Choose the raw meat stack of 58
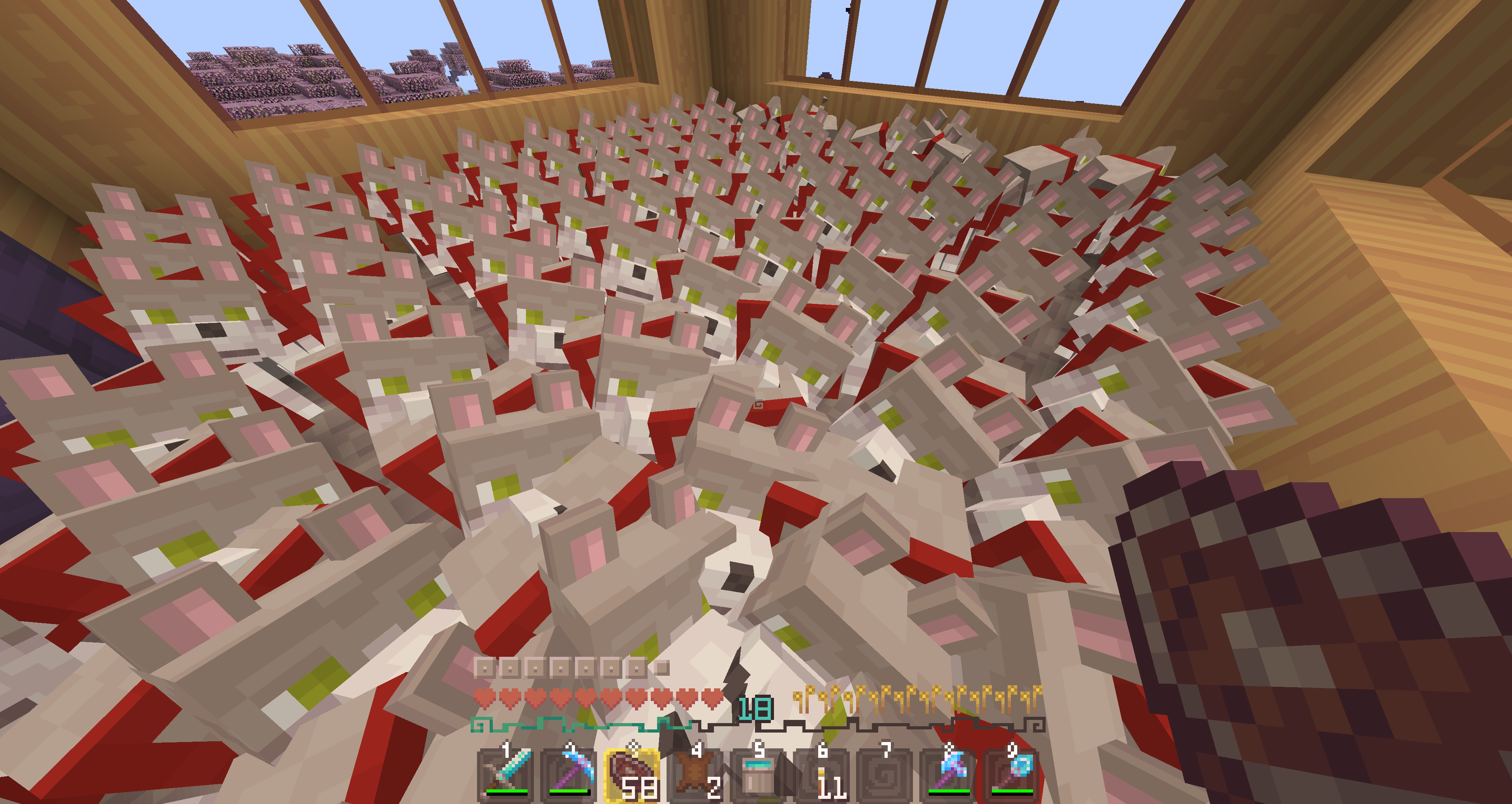 [632, 774]
